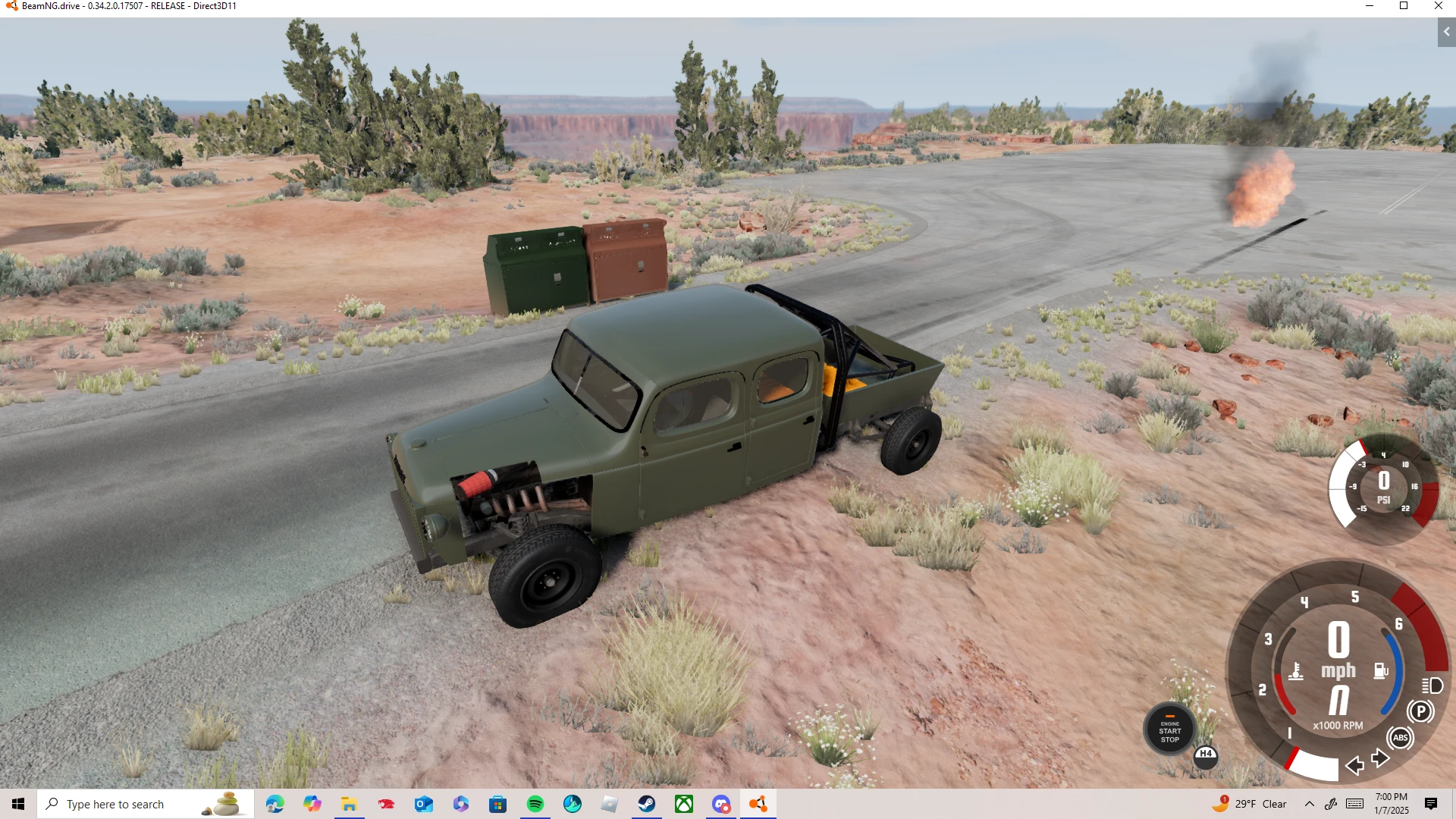Select the parking brake P indicator

[1422, 711]
